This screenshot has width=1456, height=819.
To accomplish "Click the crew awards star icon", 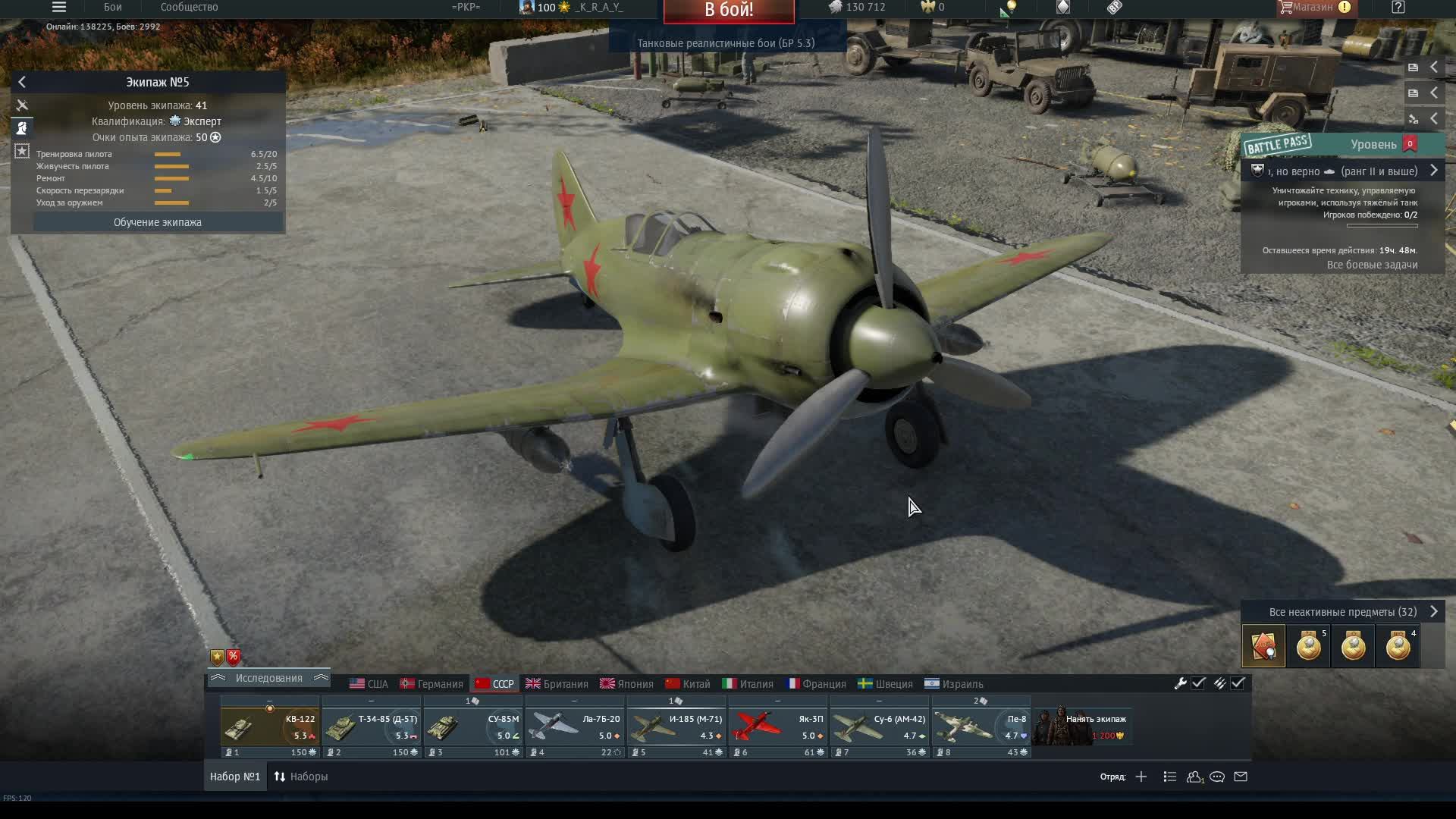I will point(22,152).
